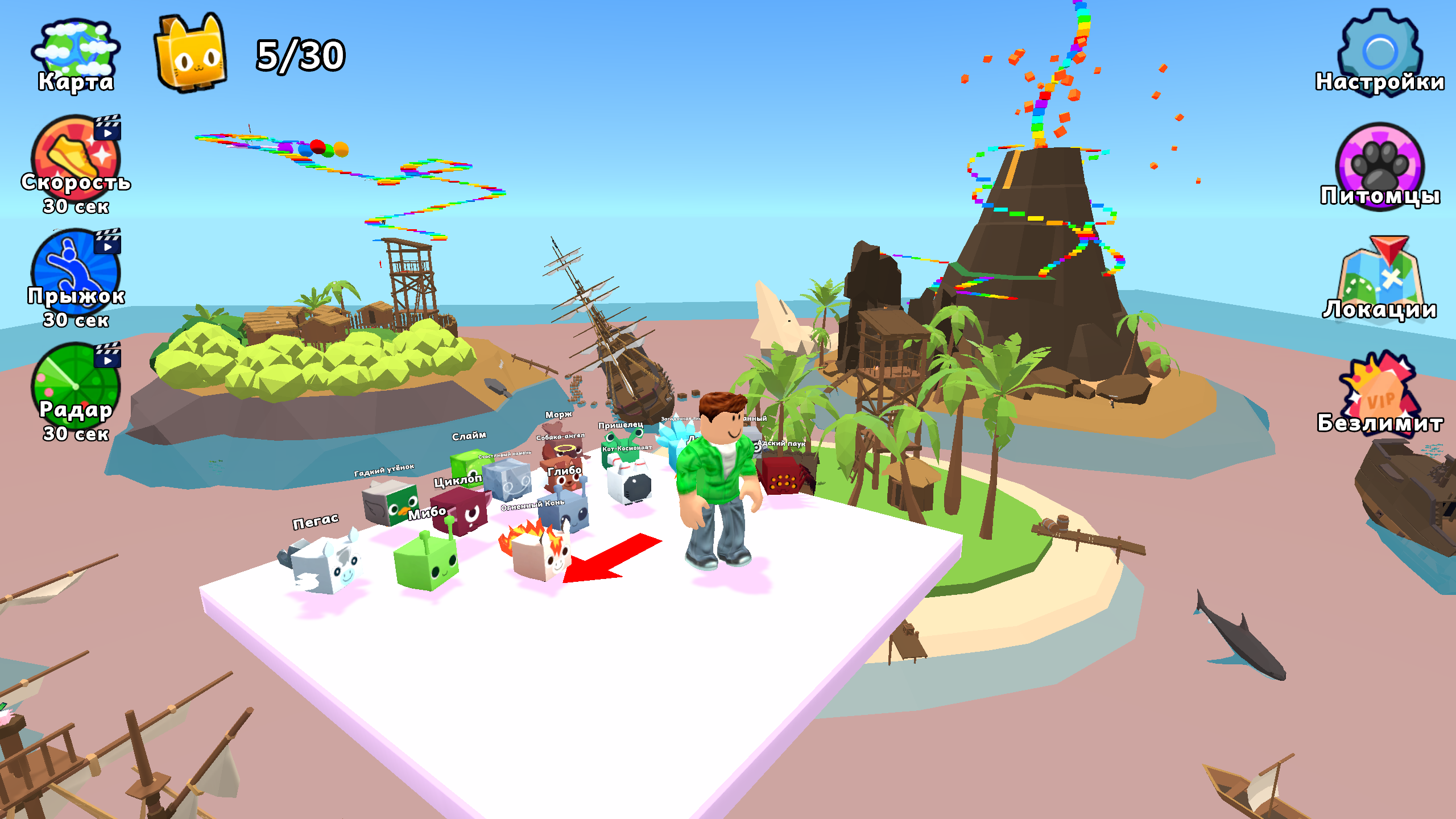Image resolution: width=1456 pixels, height=819 pixels.
Task: Open the Карта world map icon
Action: coord(77,48)
